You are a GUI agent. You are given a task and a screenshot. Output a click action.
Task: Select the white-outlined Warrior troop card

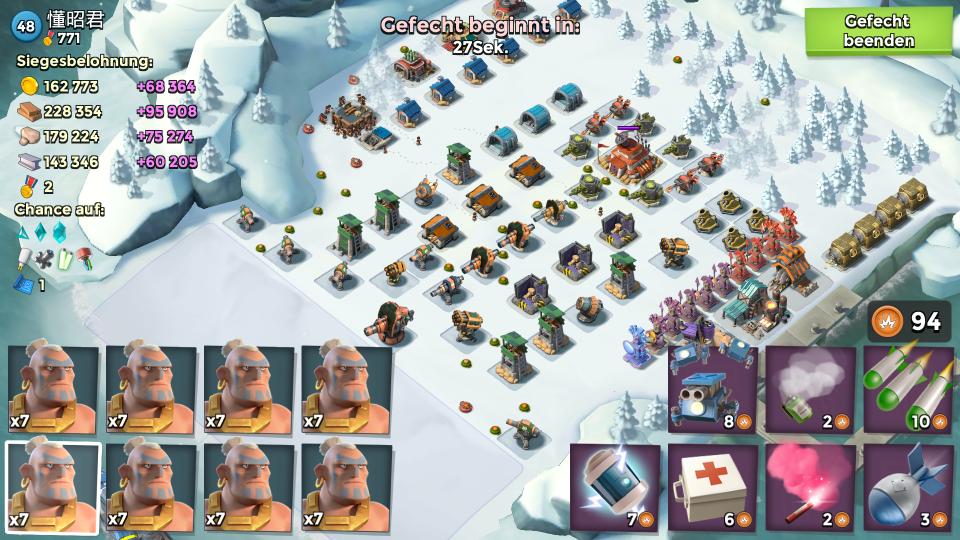click(x=53, y=487)
